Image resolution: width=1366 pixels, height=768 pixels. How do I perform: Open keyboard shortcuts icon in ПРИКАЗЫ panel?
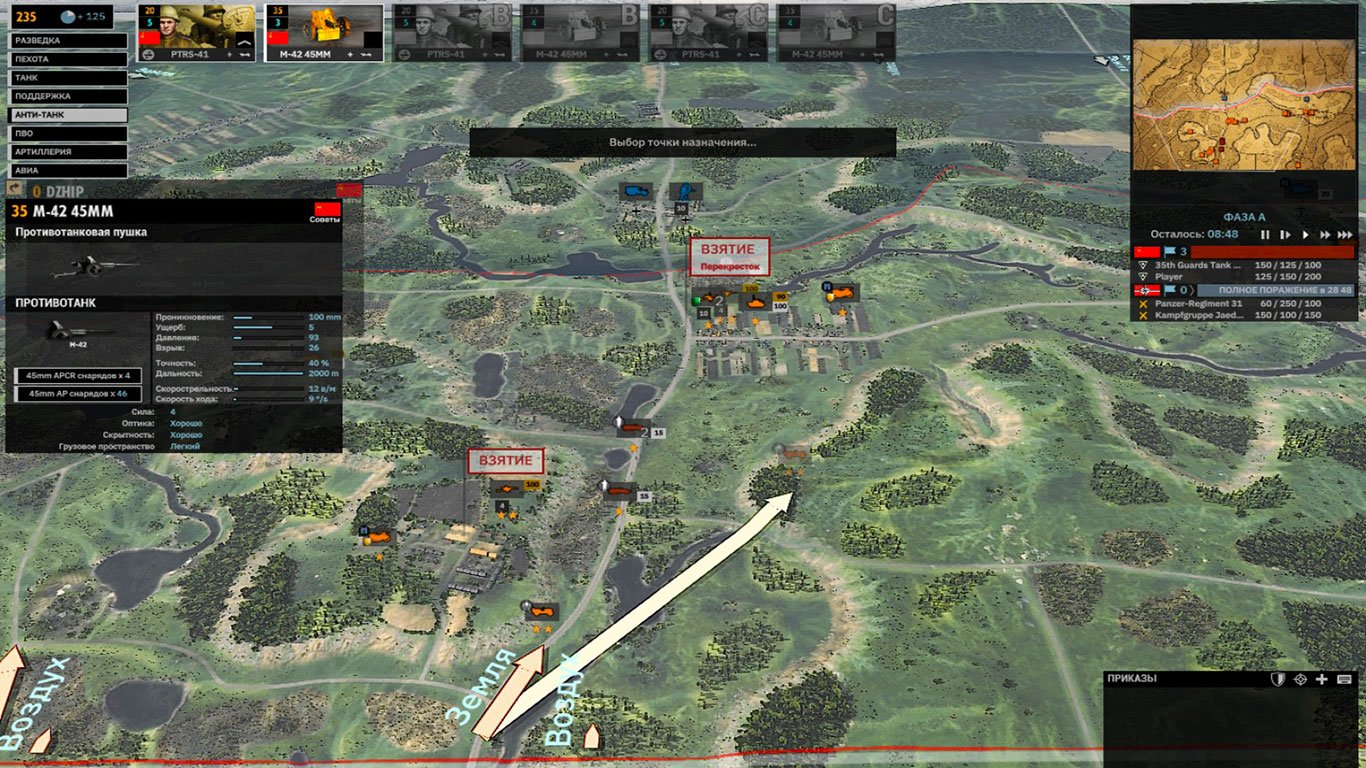(1344, 678)
